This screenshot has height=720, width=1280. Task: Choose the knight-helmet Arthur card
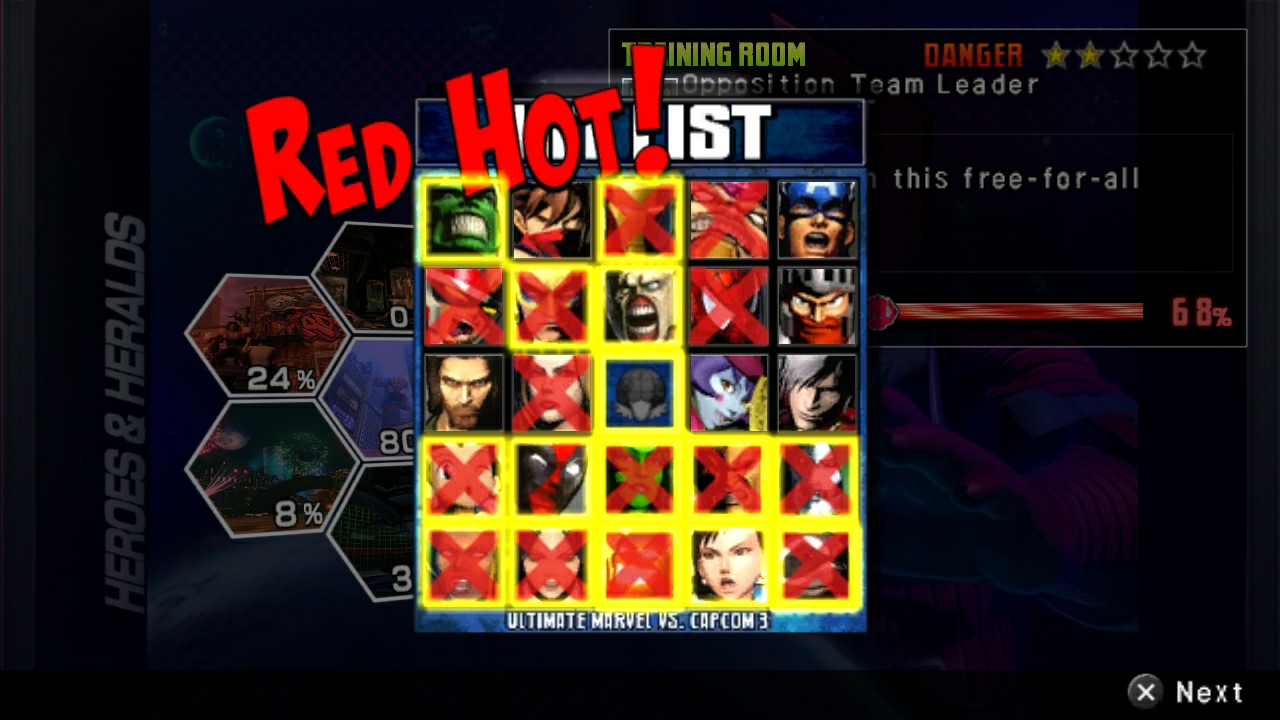click(815, 307)
